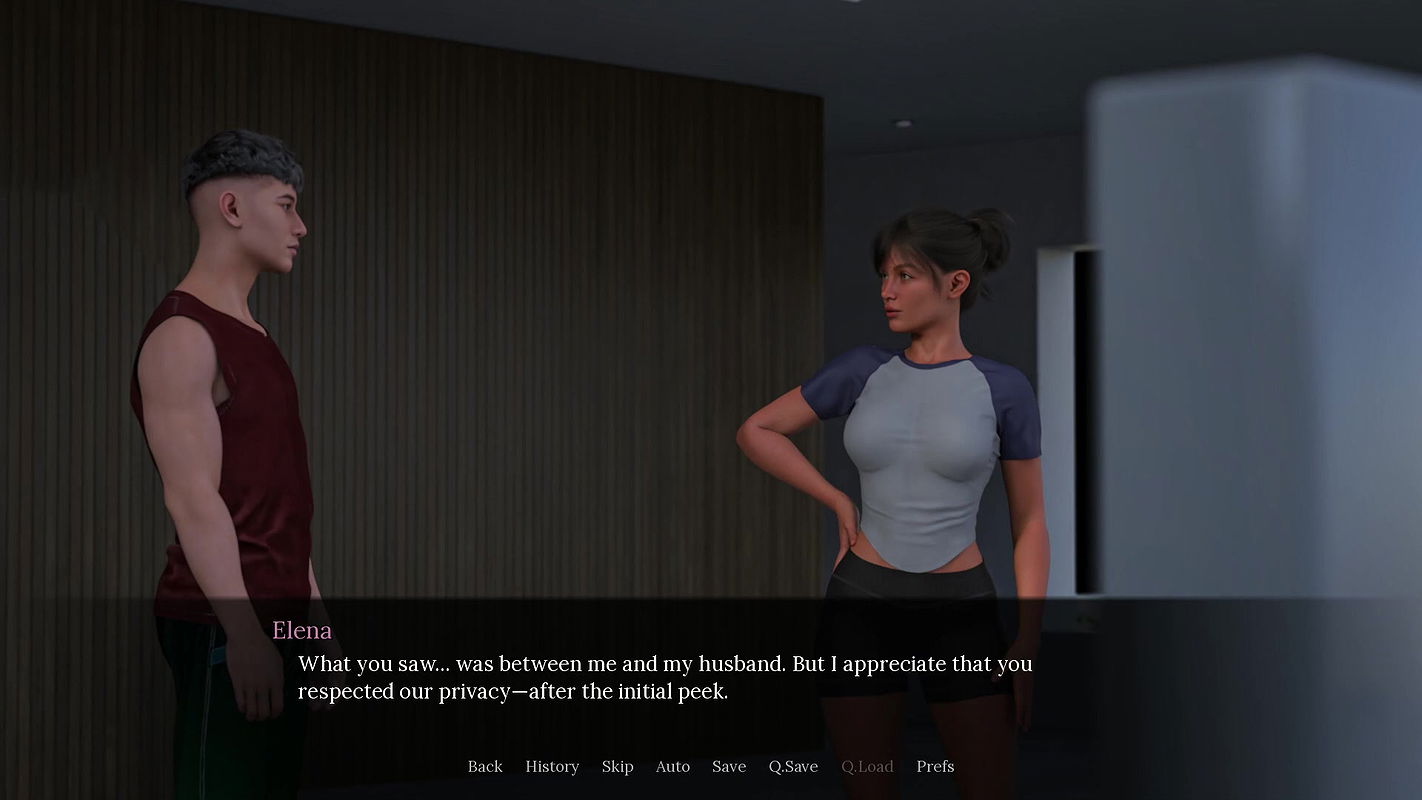Click on the male character in red tank top
This screenshot has width=1422, height=800.
click(x=230, y=400)
